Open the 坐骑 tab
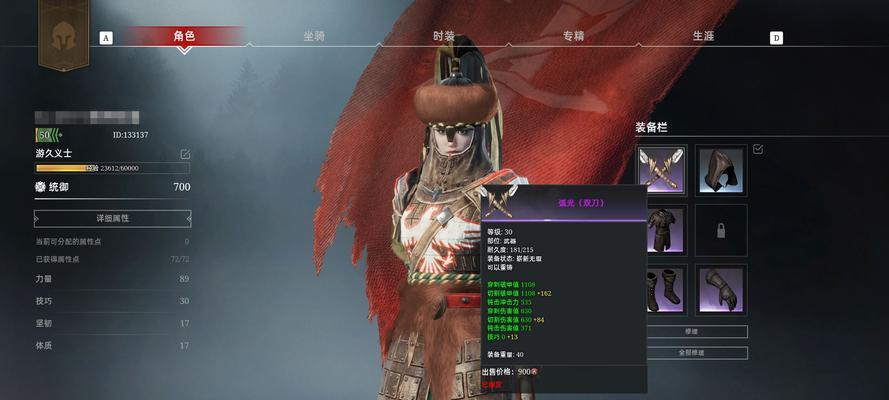 314,36
